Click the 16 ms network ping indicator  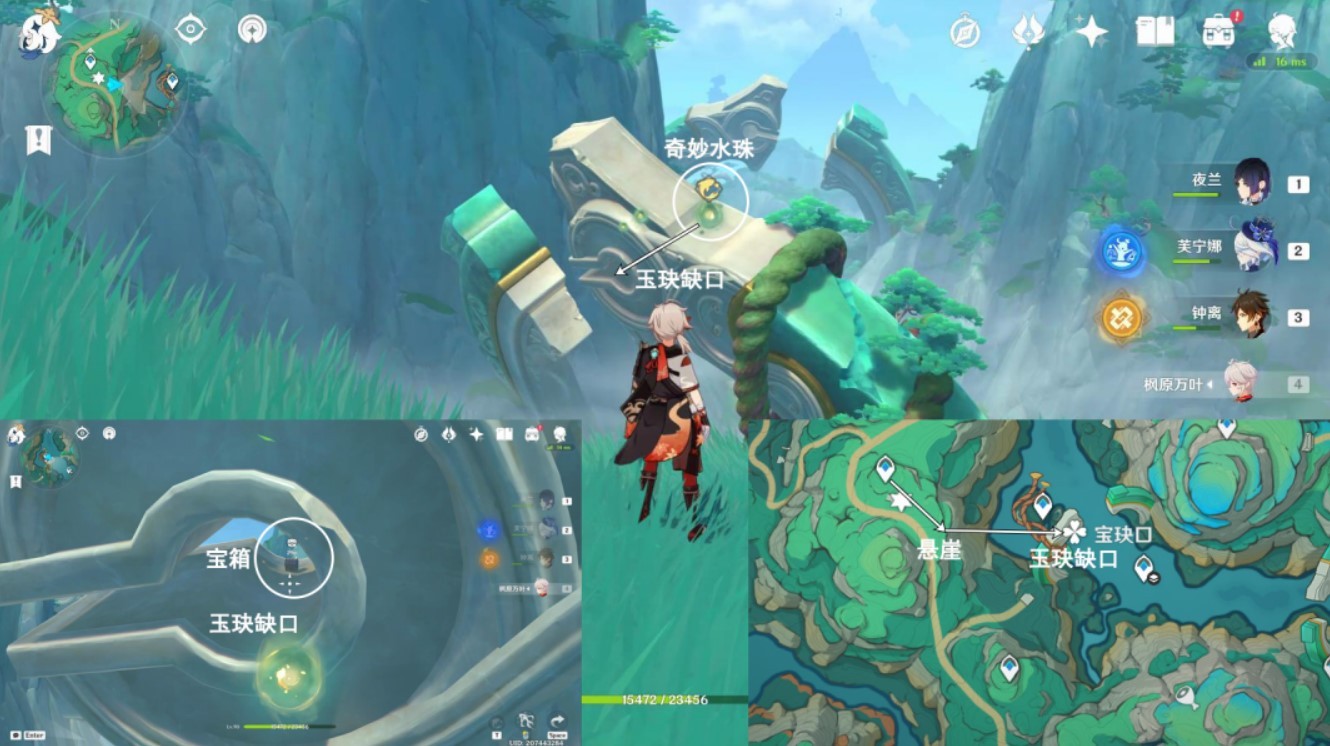(x=1283, y=62)
